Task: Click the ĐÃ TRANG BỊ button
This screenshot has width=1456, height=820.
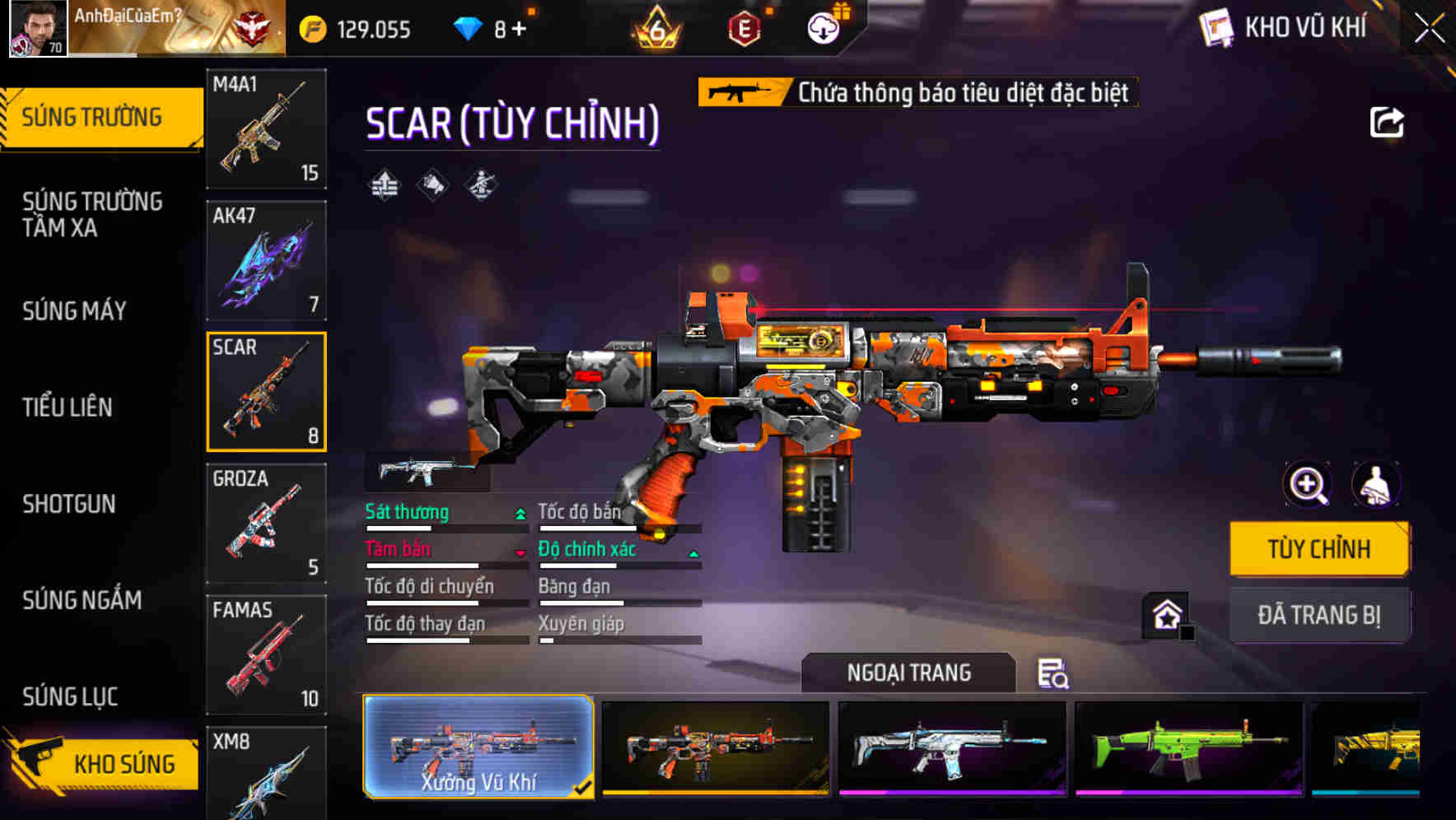Action: (x=1319, y=614)
